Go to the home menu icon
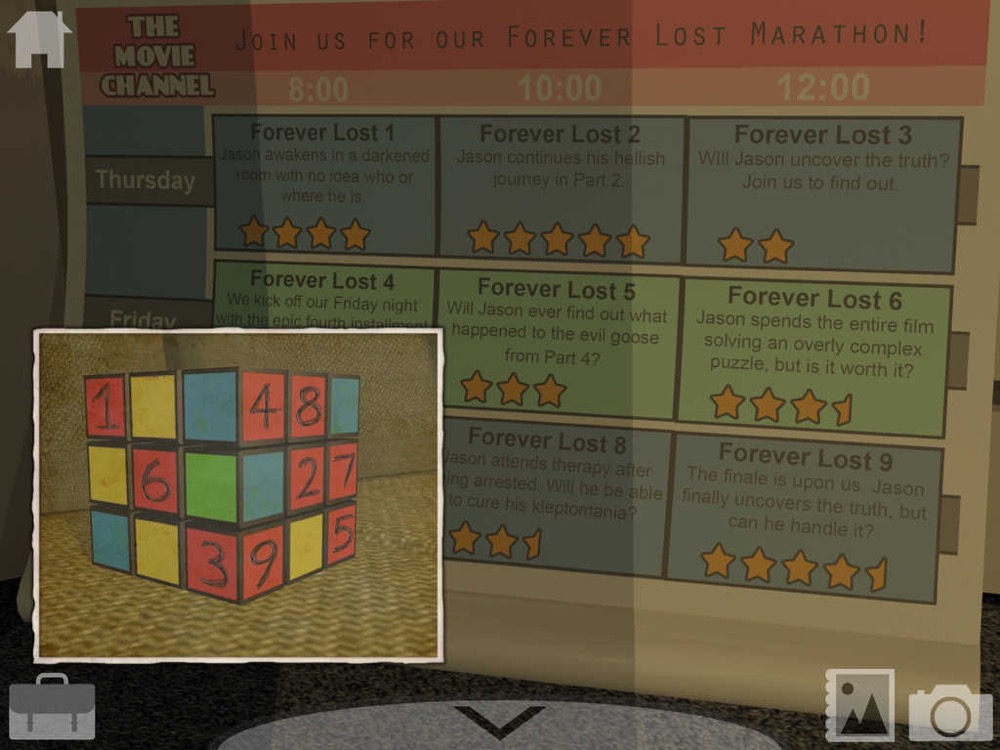1000x750 pixels. click(x=39, y=38)
